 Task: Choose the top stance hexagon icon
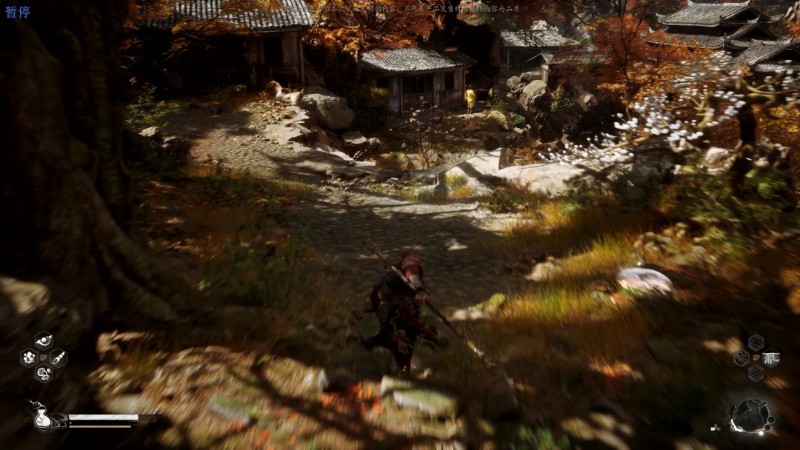(756, 342)
